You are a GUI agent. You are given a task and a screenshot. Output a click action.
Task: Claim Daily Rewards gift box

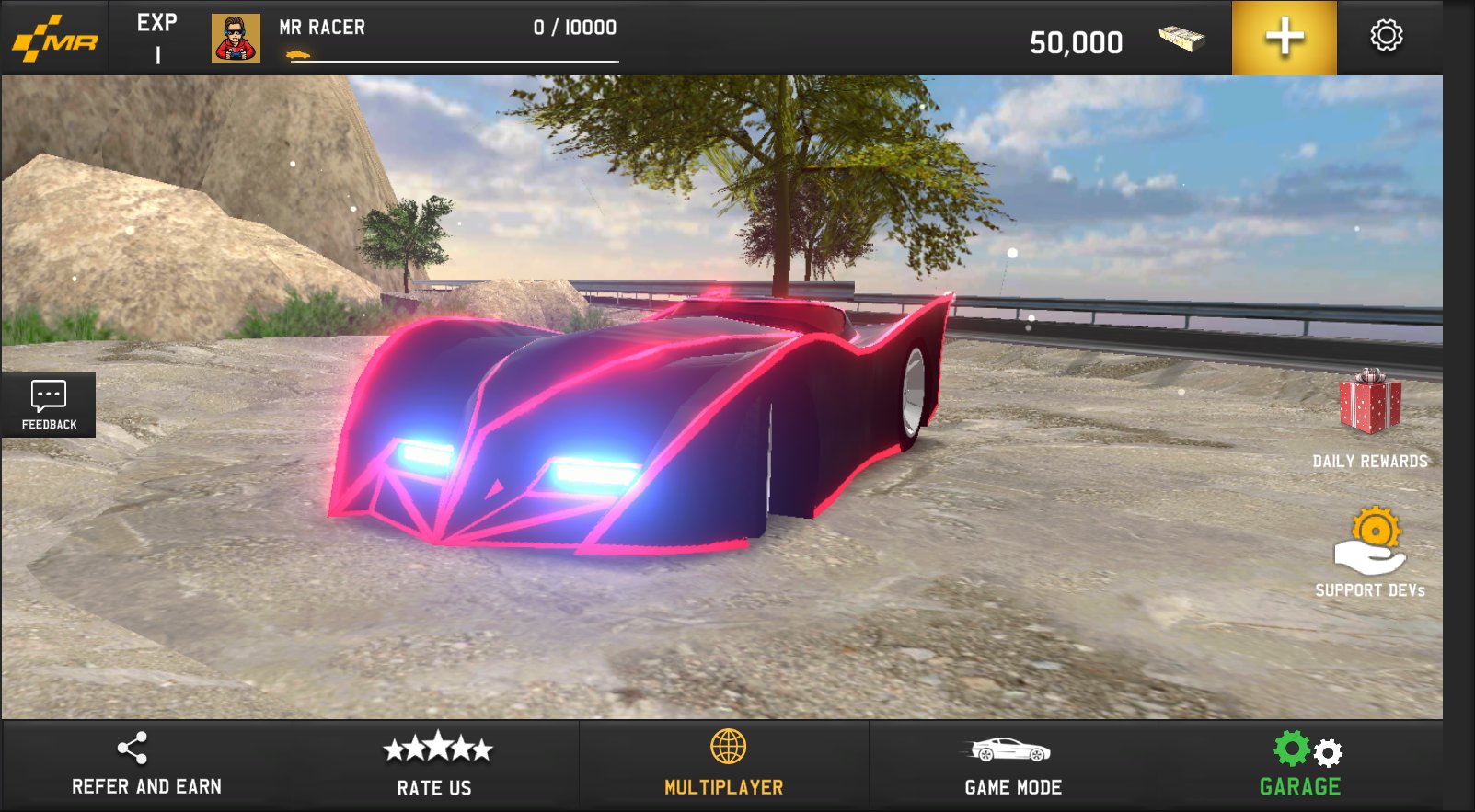(x=1369, y=405)
